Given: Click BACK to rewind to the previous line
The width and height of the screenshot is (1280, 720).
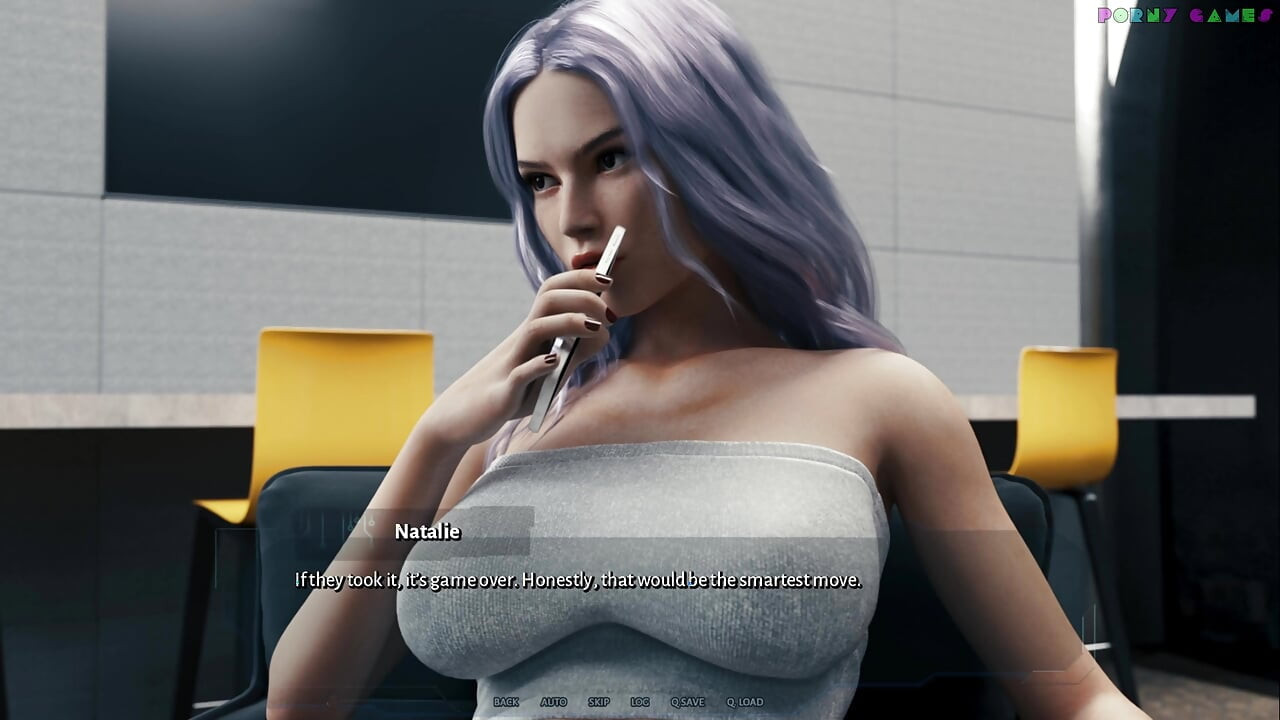Looking at the screenshot, I should click(507, 702).
